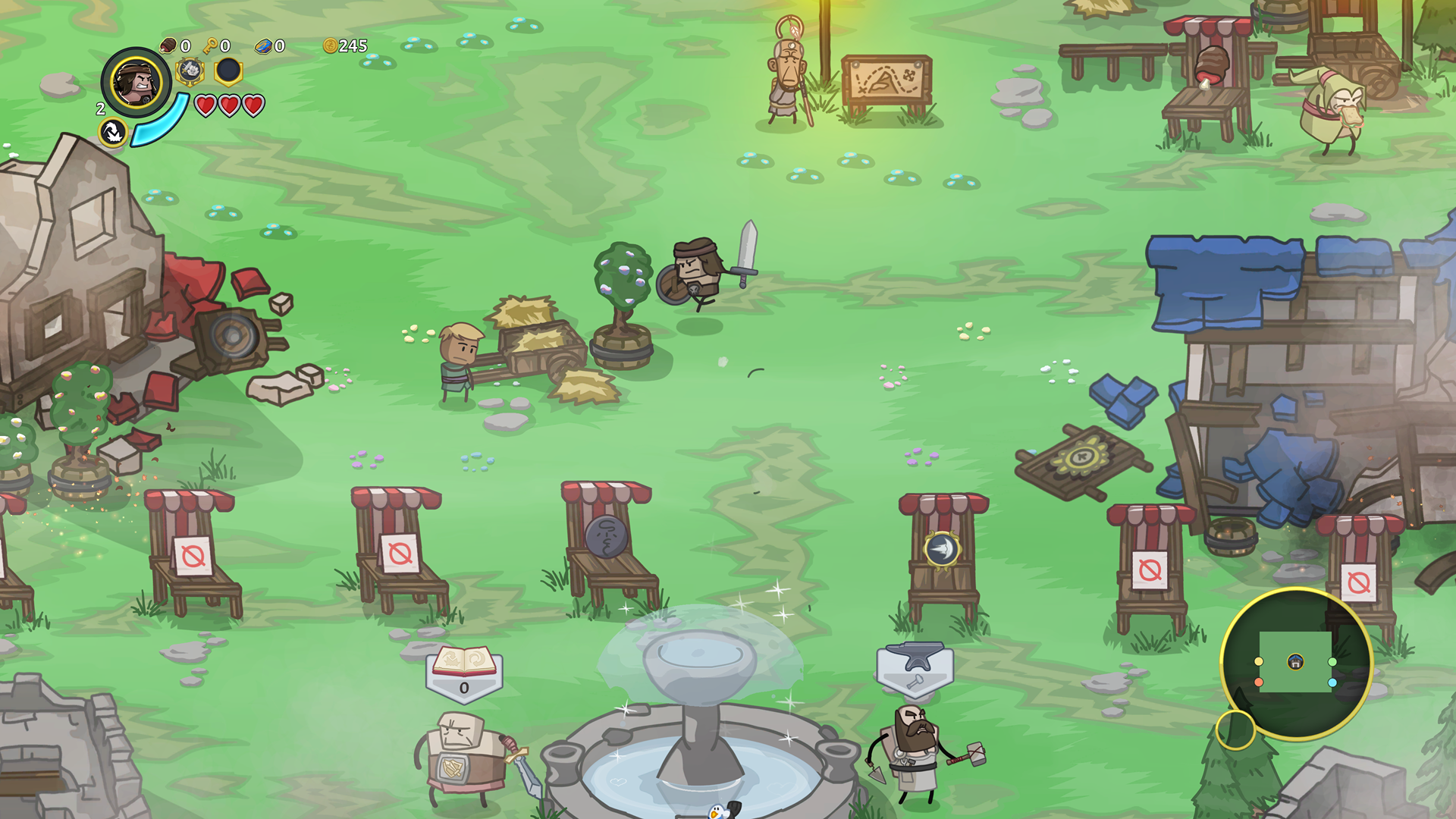This screenshot has width=1456, height=819.
Task: Click the house marker on the minimap
Action: coord(1295,662)
